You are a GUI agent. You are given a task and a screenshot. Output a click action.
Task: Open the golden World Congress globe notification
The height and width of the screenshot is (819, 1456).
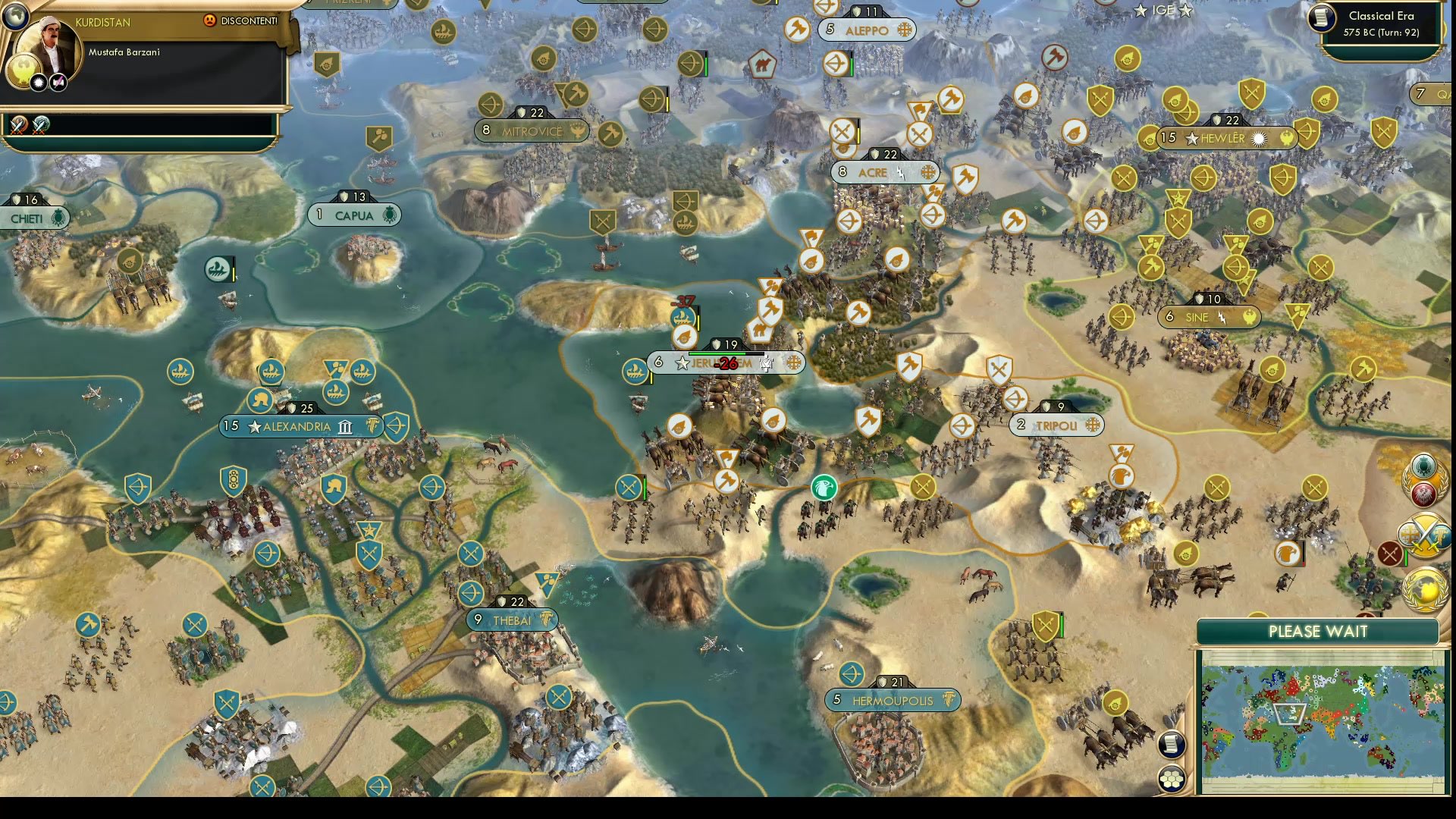coord(1423,589)
